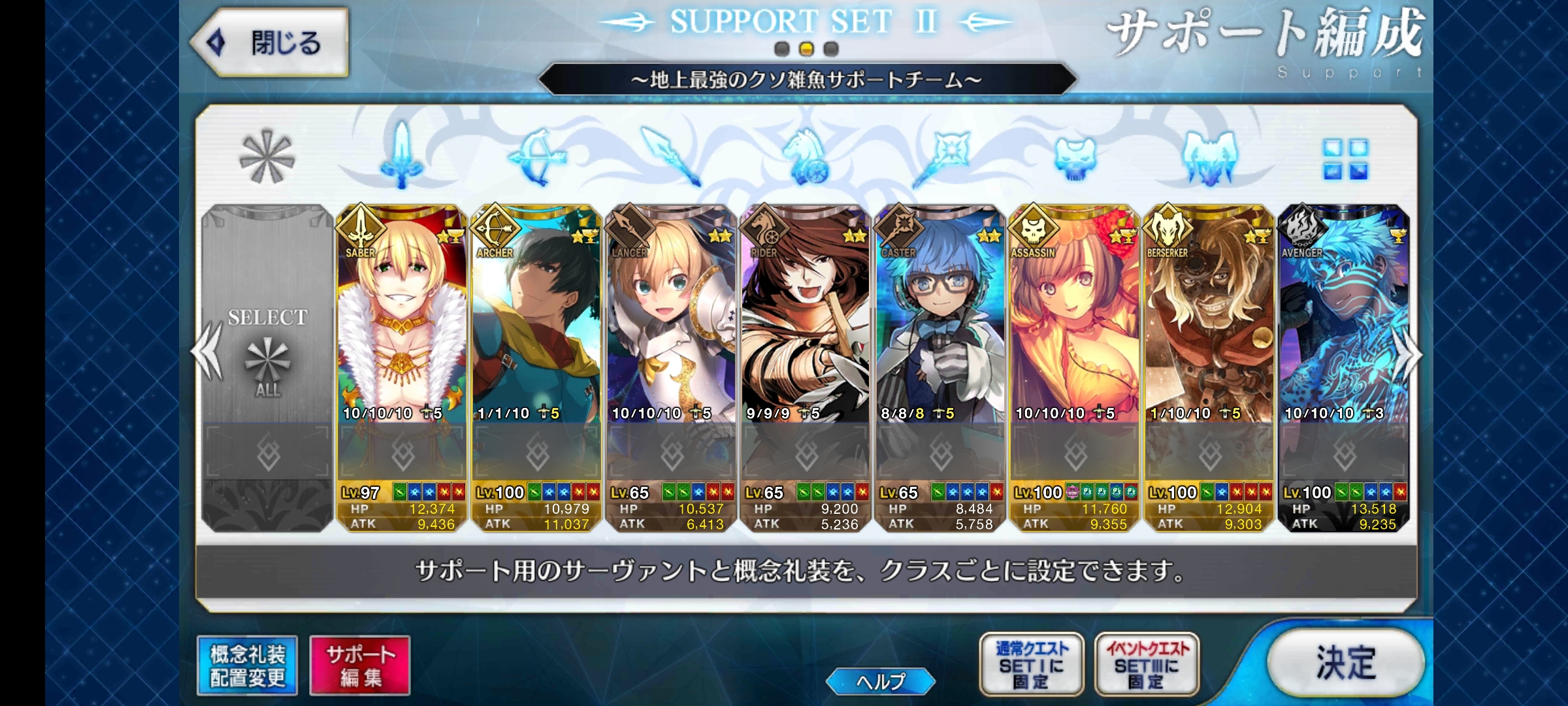
Task: Choose the Lancer support servant card
Action: (x=671, y=340)
